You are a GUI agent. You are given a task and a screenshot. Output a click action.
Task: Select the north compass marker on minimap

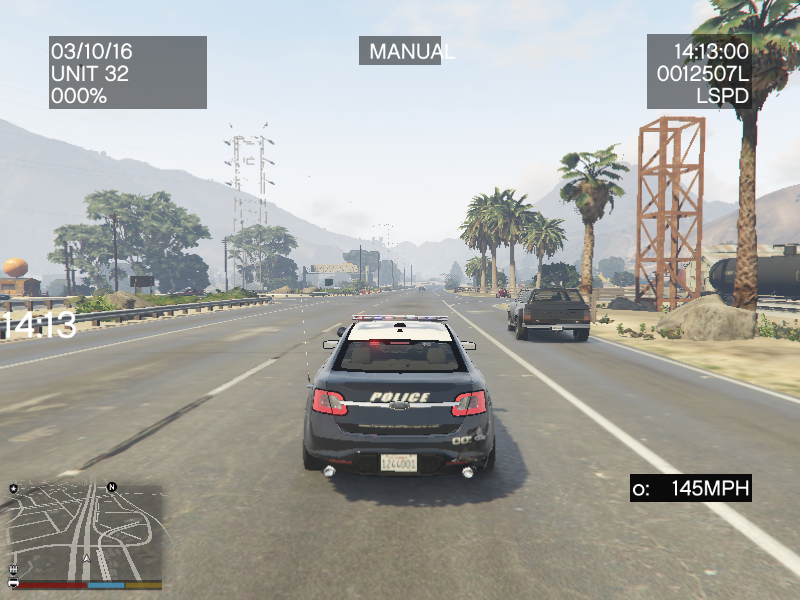click(112, 487)
